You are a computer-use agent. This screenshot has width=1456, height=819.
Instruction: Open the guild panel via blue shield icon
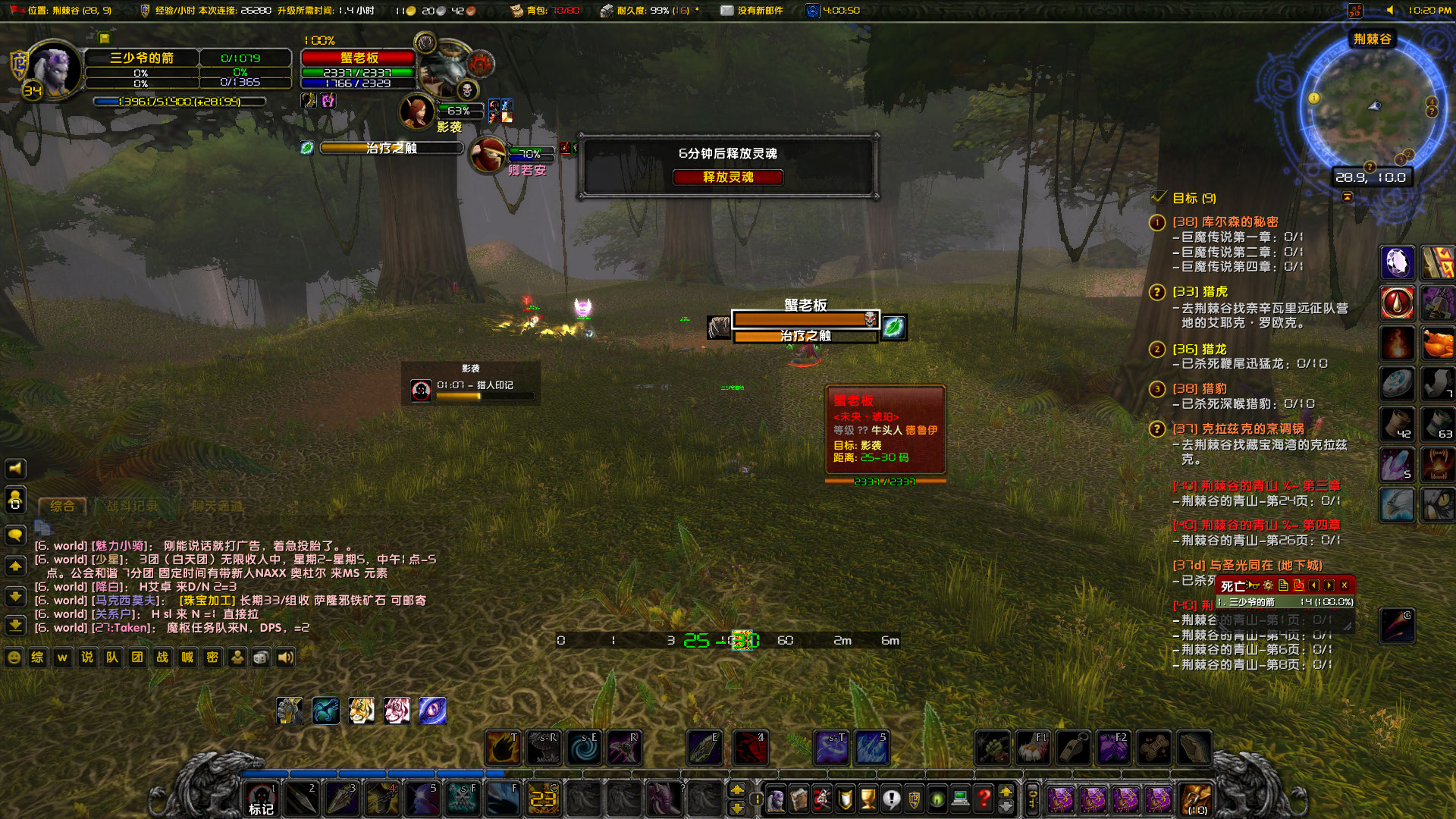[914, 799]
